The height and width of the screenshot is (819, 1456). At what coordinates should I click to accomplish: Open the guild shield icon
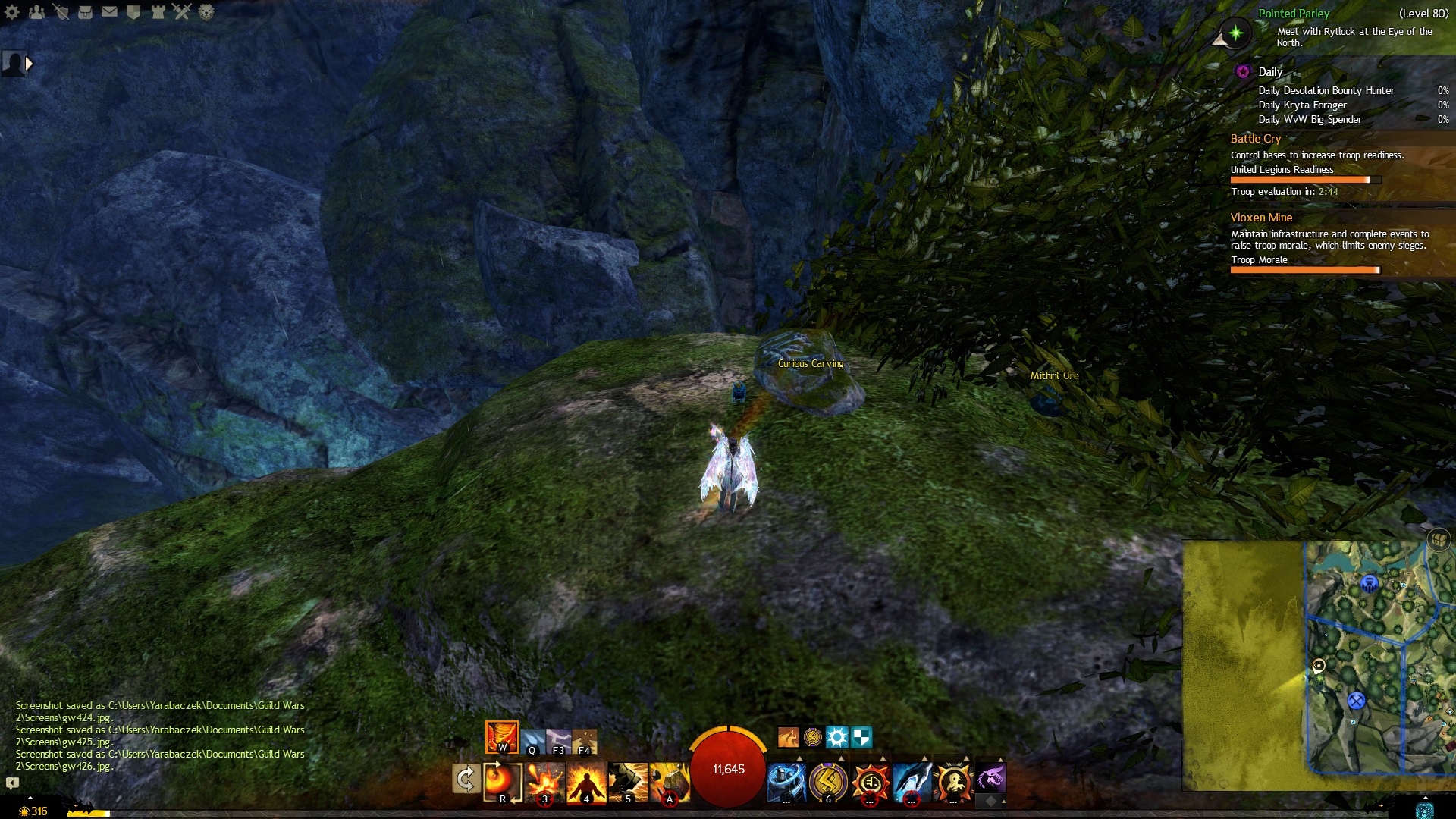[x=133, y=12]
